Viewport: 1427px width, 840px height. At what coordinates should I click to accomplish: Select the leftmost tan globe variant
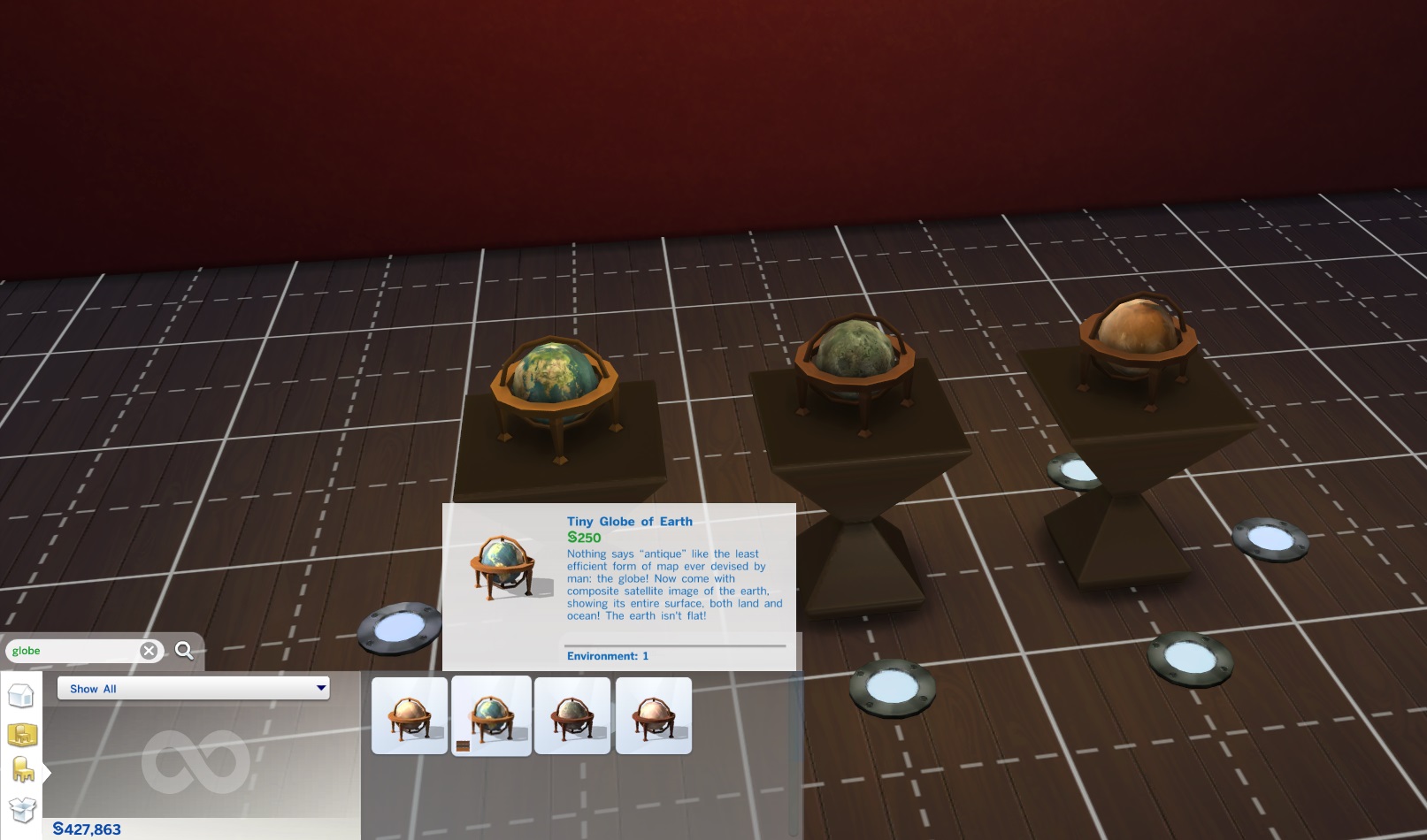(410, 713)
